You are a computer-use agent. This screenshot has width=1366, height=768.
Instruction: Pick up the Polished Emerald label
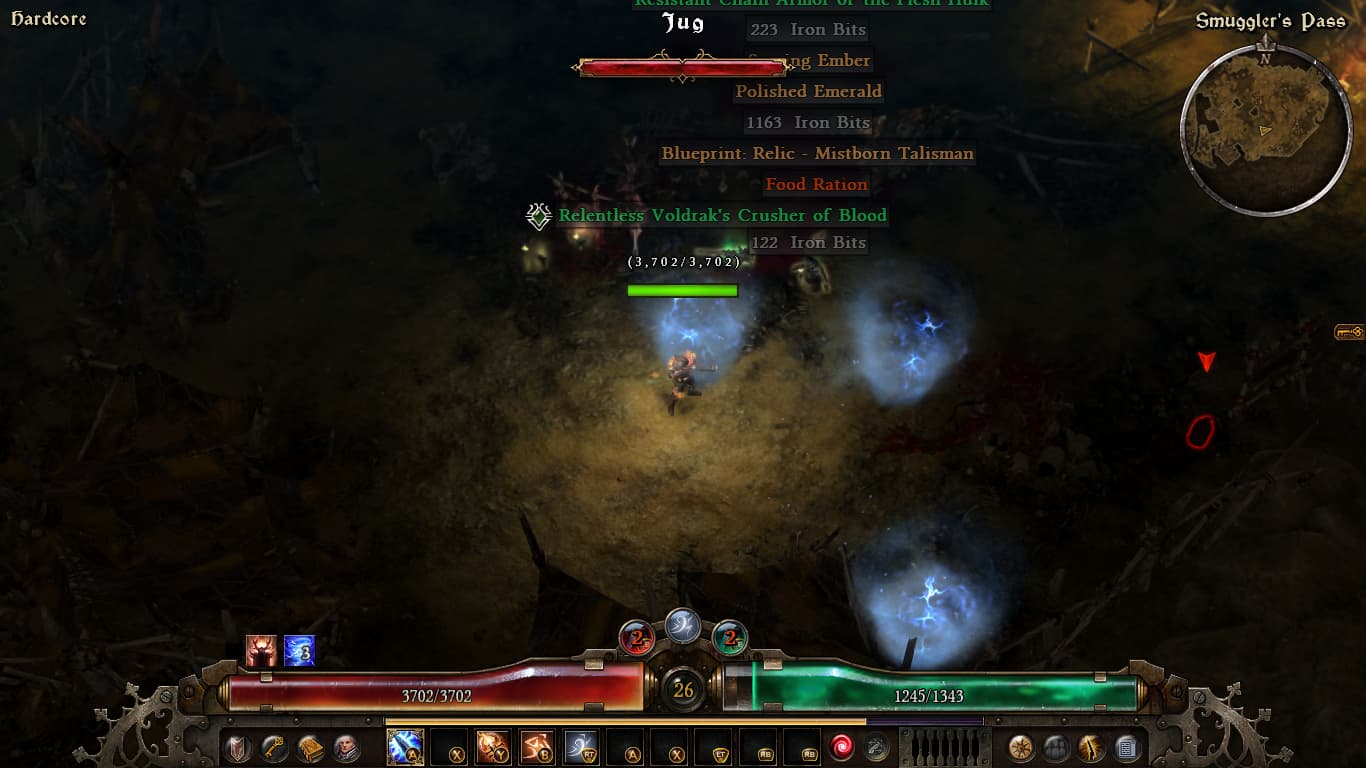click(x=808, y=91)
